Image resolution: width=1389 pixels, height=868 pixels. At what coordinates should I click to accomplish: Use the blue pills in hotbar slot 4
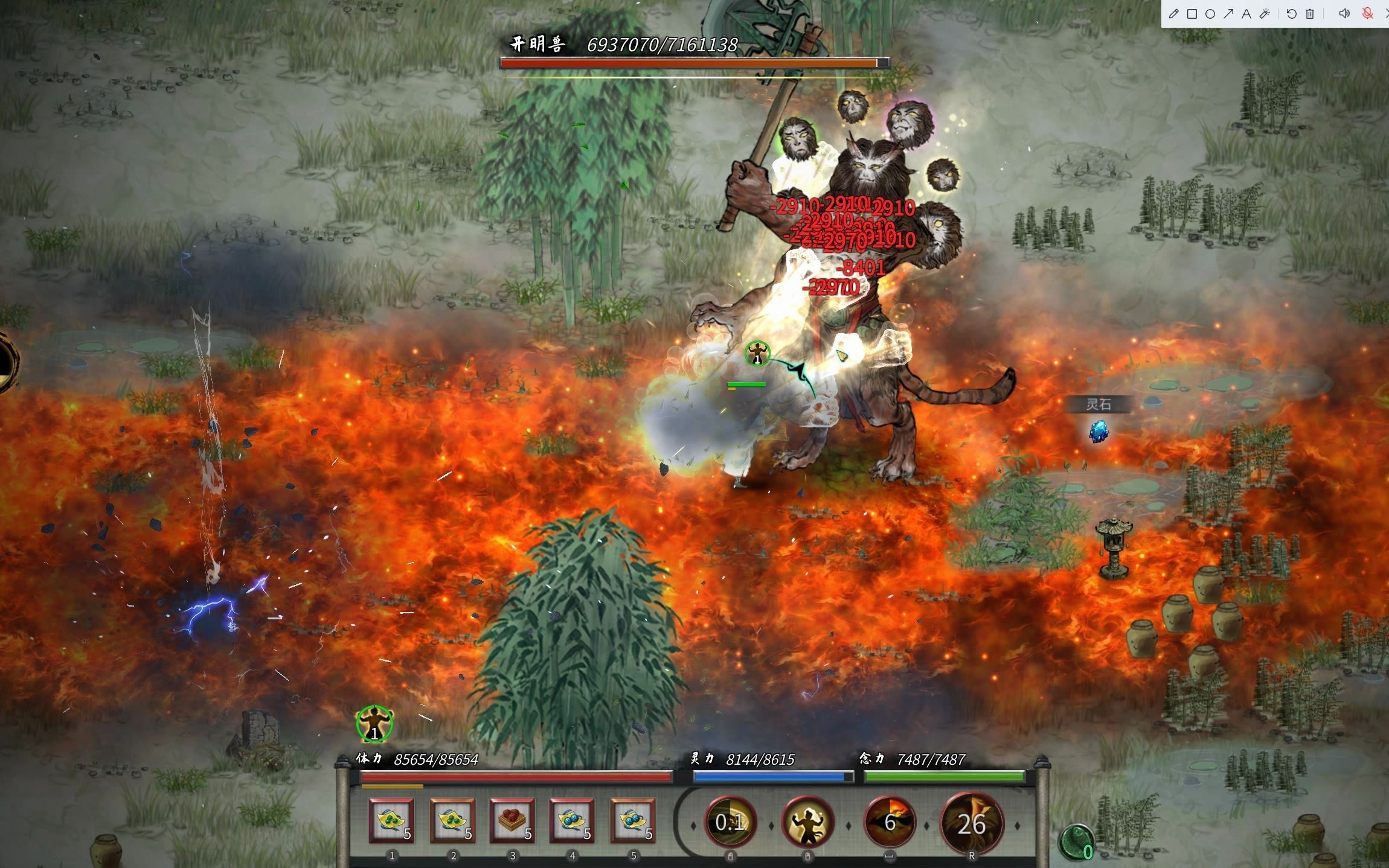click(572, 821)
